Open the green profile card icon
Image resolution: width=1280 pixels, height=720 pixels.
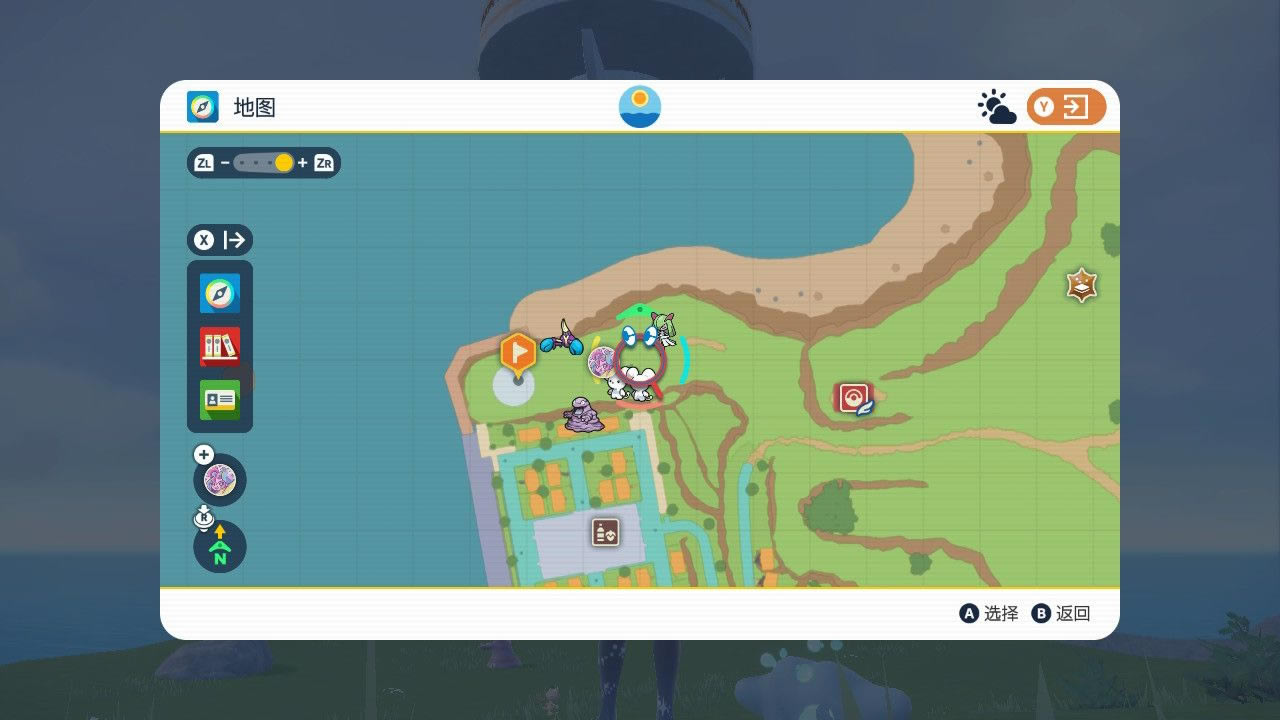click(x=220, y=400)
